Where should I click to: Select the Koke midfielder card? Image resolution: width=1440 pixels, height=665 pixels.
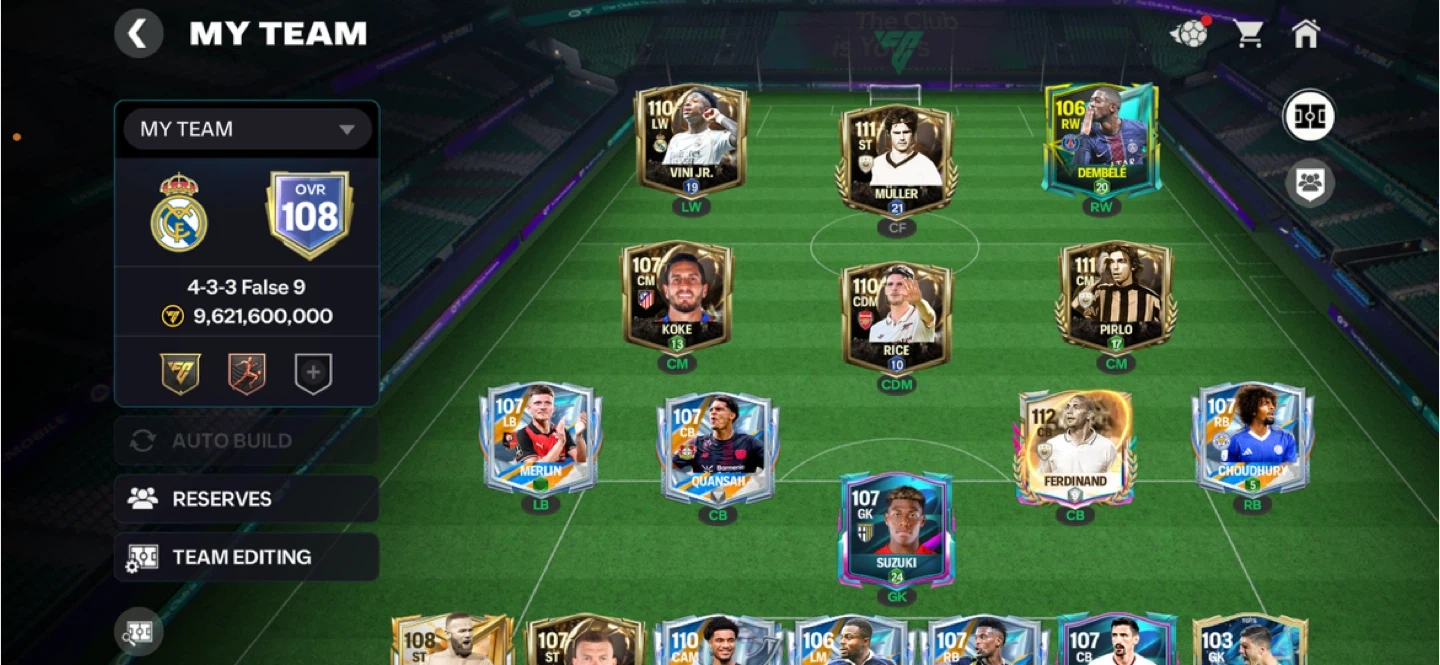coord(677,296)
